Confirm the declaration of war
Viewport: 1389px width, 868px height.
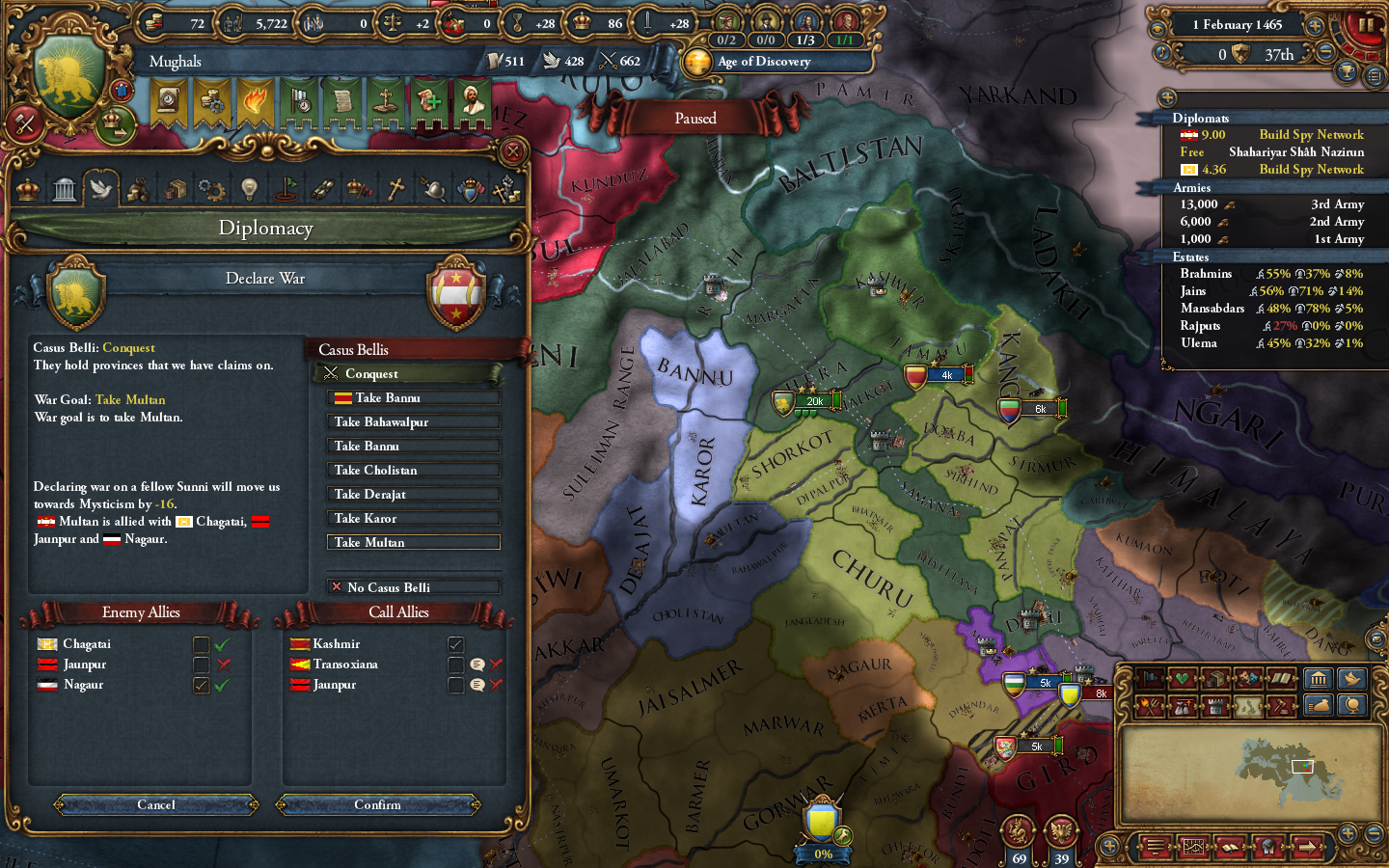pos(378,805)
